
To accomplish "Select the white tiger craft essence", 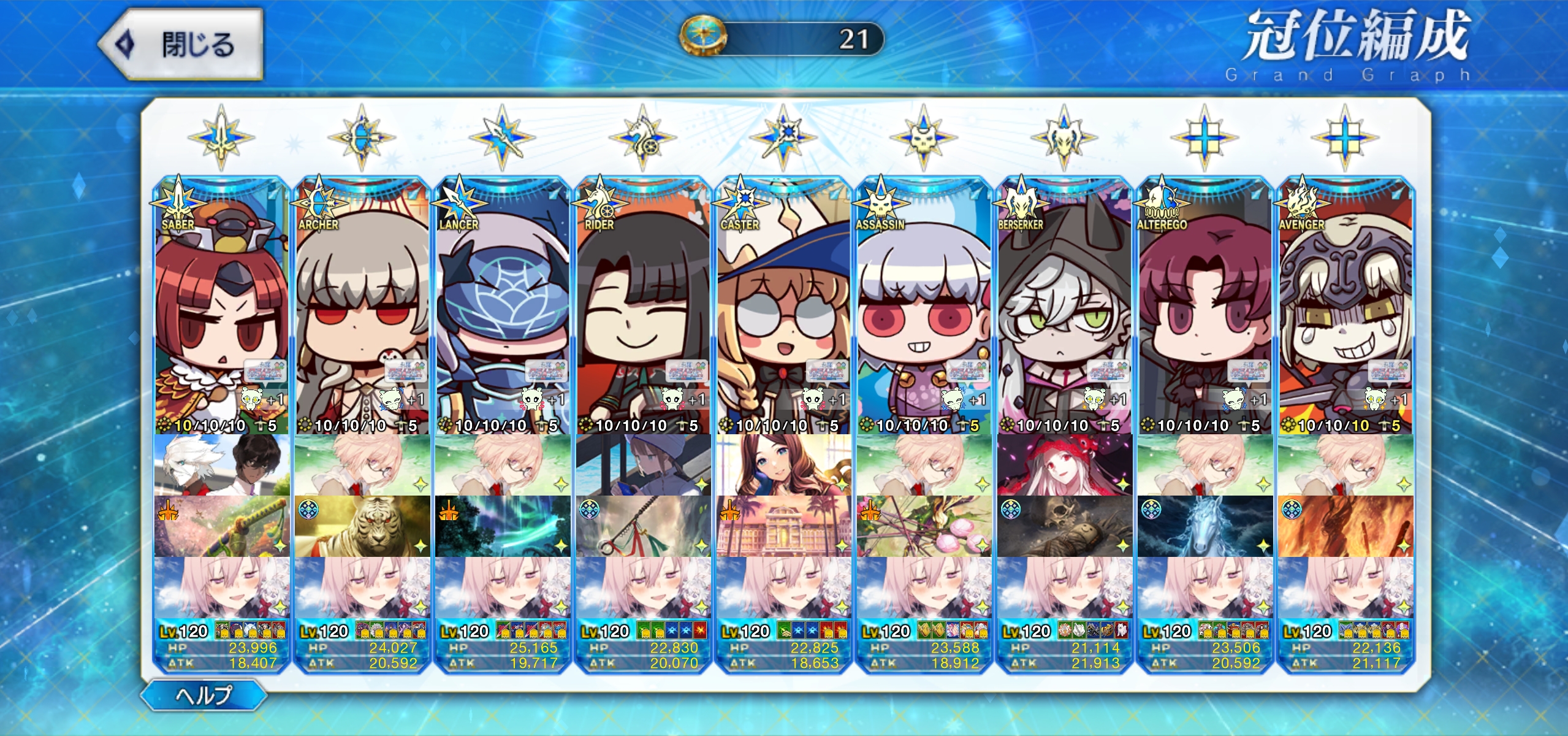I will pos(362,526).
